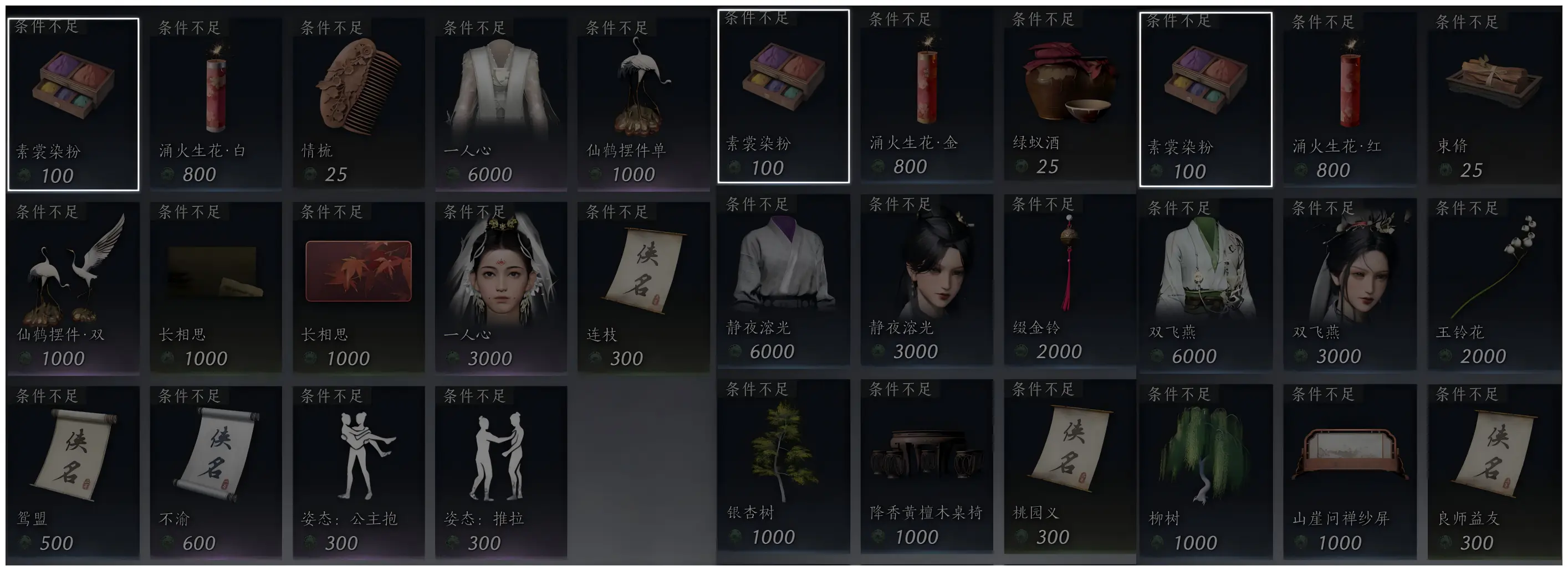Viewport: 1568px width, 571px height.
Task: Select the 束脩 bundle item
Action: (1493, 99)
